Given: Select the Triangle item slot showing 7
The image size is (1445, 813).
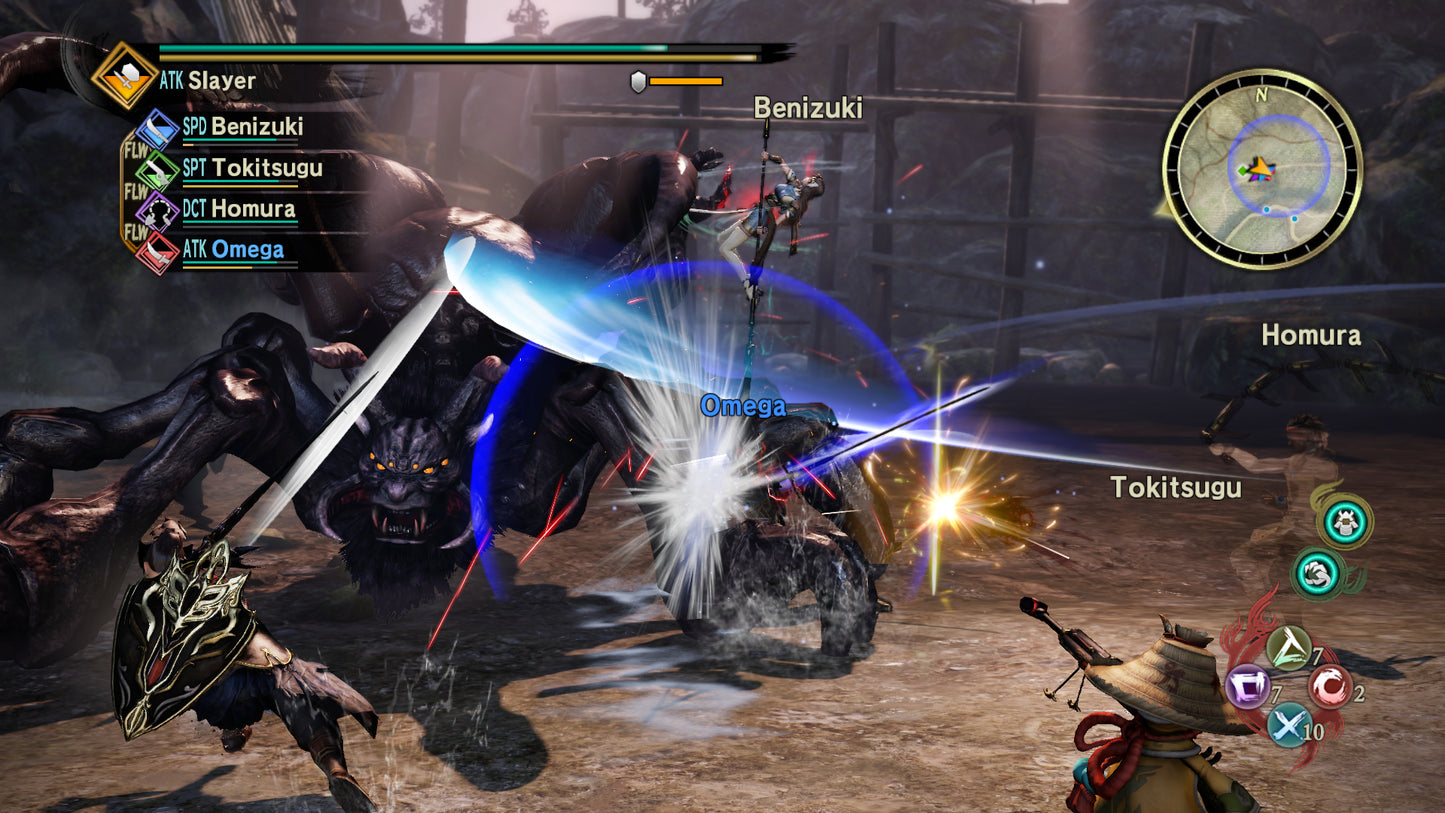Looking at the screenshot, I should point(1289,648).
